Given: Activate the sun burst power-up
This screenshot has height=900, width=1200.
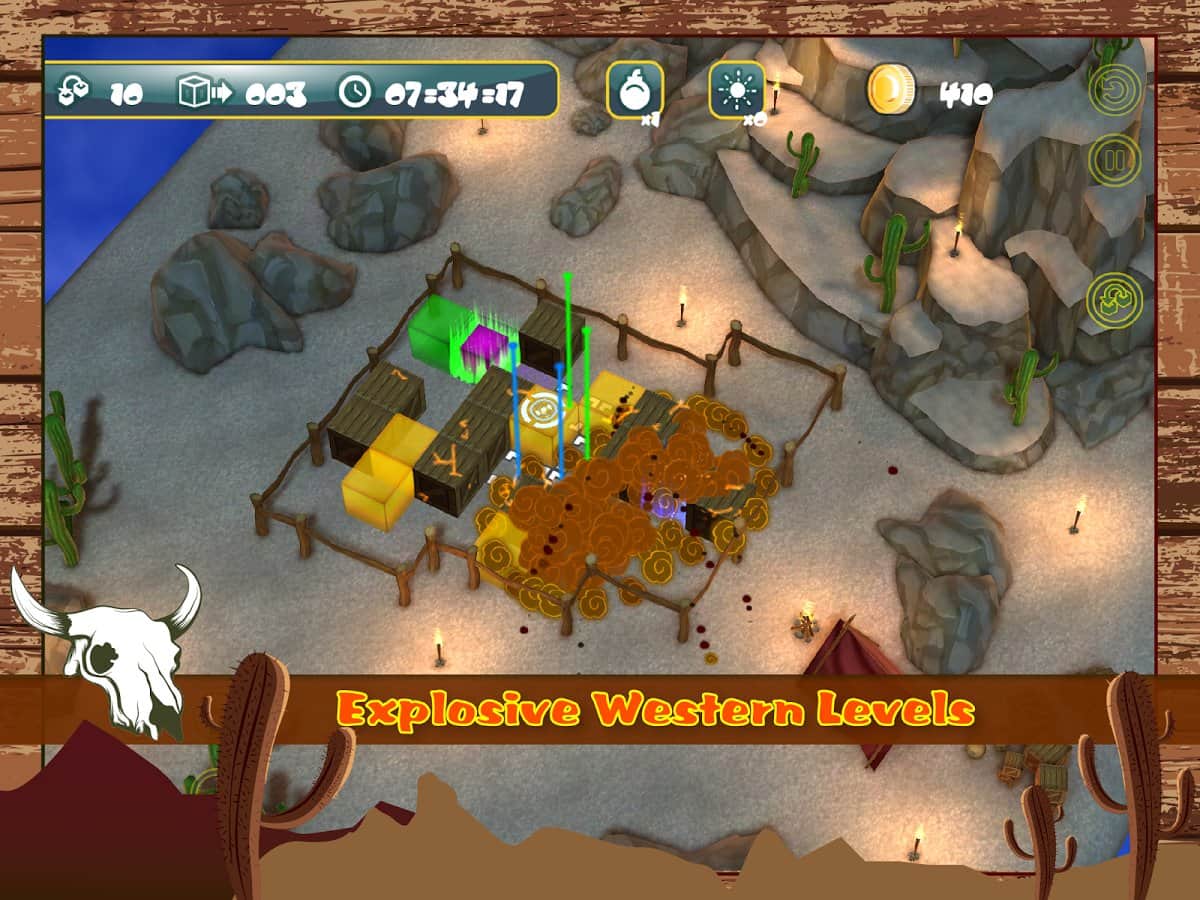Looking at the screenshot, I should point(737,91).
